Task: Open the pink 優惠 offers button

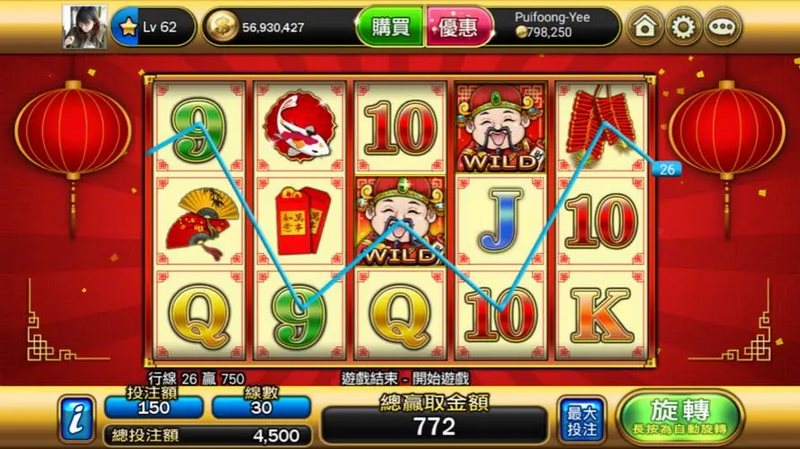Action: [459, 27]
